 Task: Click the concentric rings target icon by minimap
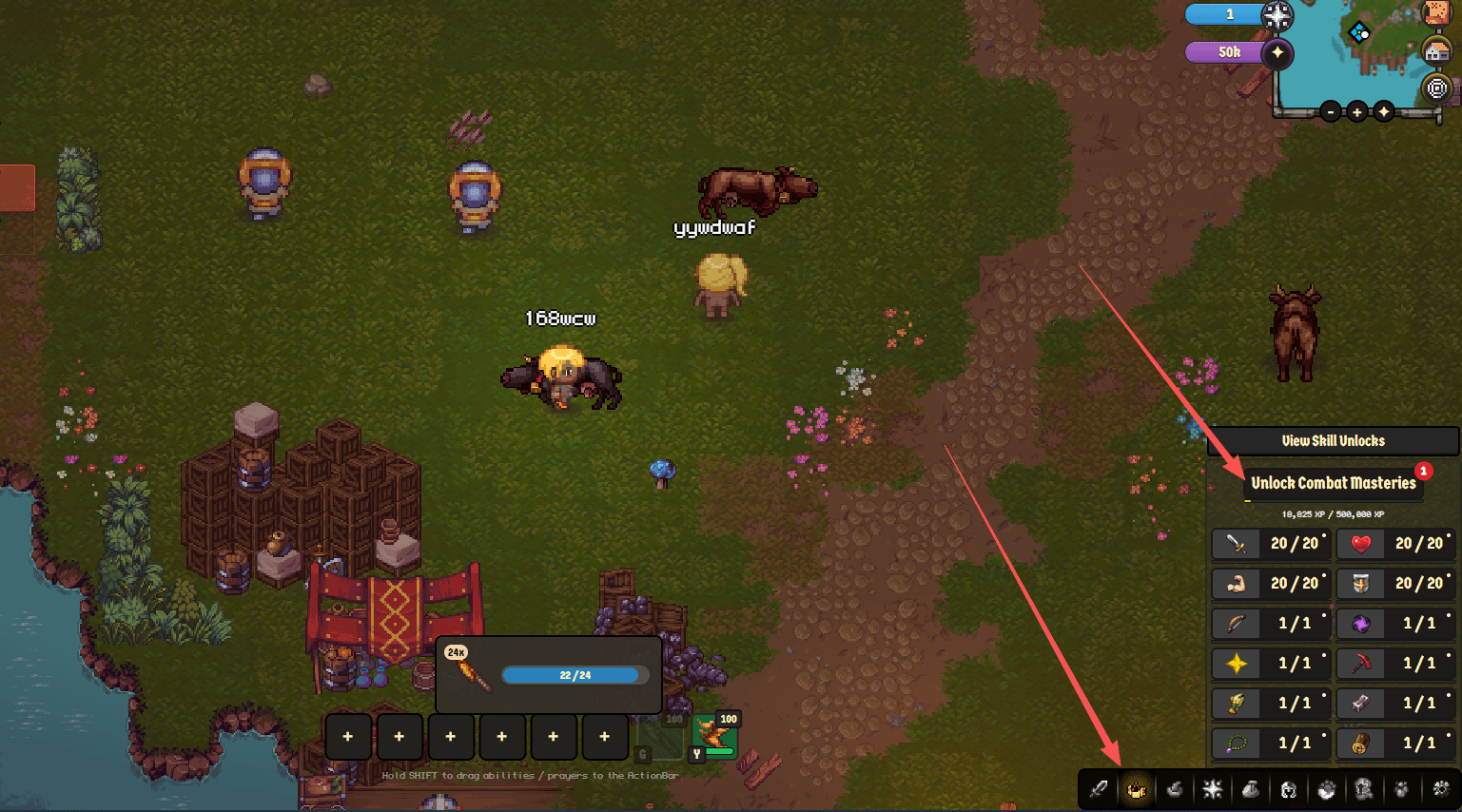[1436, 88]
